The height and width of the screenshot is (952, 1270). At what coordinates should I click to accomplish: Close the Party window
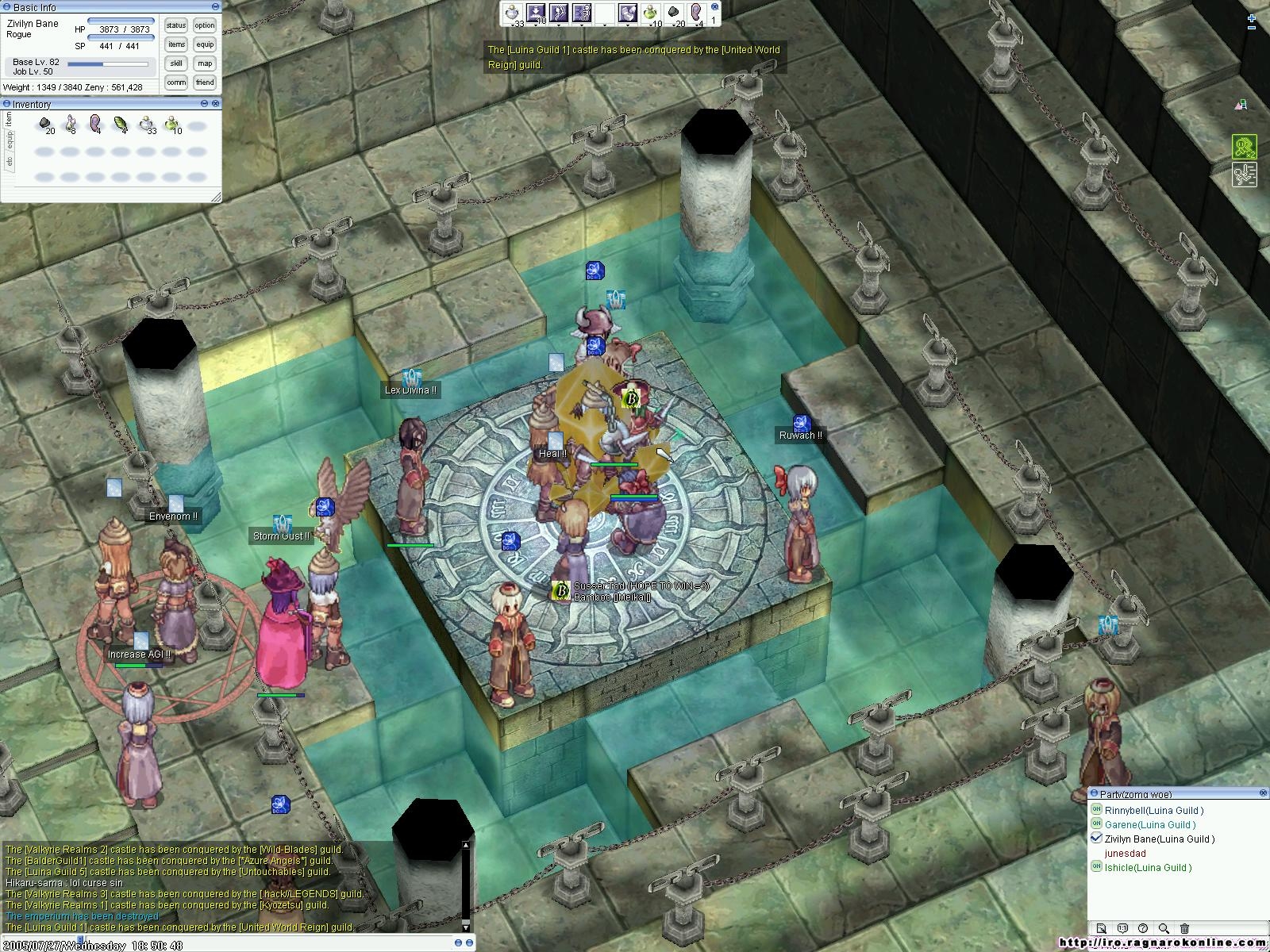coord(1263,793)
